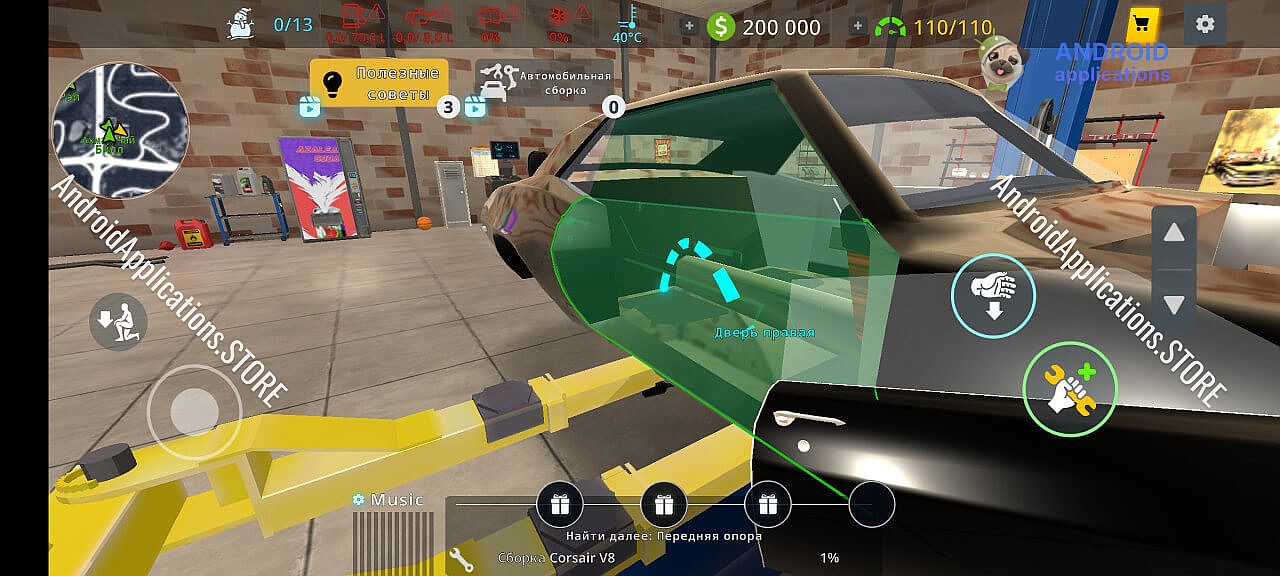
Task: Tap the plus button beside the money
Action: click(689, 27)
